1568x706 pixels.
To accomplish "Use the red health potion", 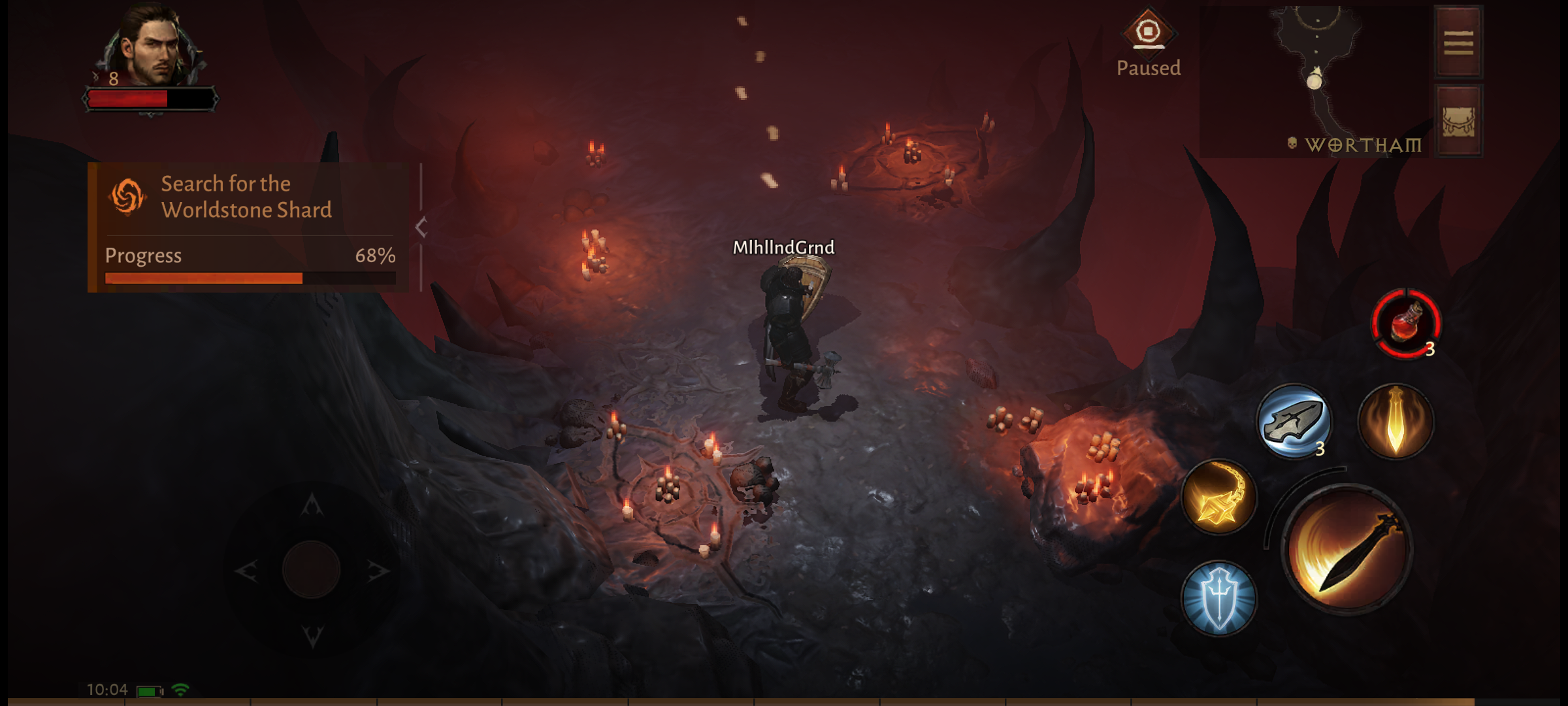I will click(1406, 323).
